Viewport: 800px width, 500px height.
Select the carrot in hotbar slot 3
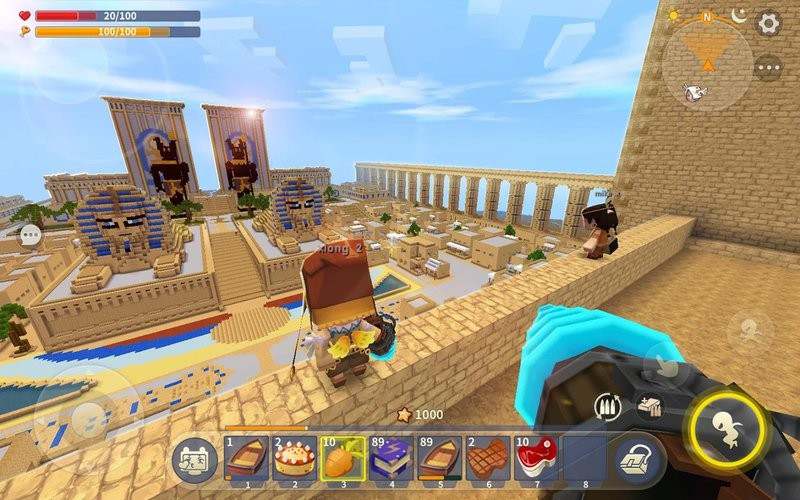coord(340,459)
